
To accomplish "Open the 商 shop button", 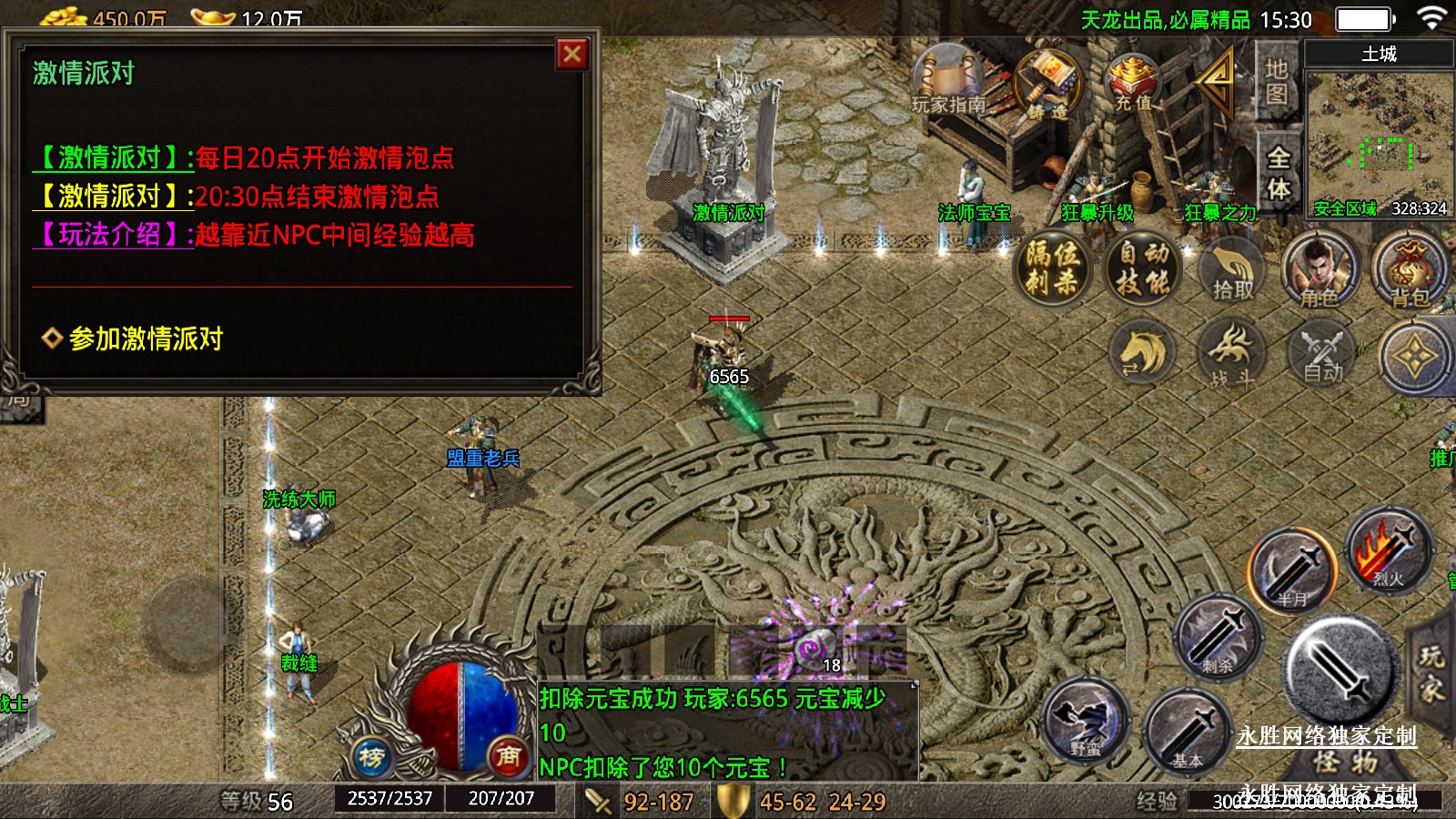I will coord(508,756).
